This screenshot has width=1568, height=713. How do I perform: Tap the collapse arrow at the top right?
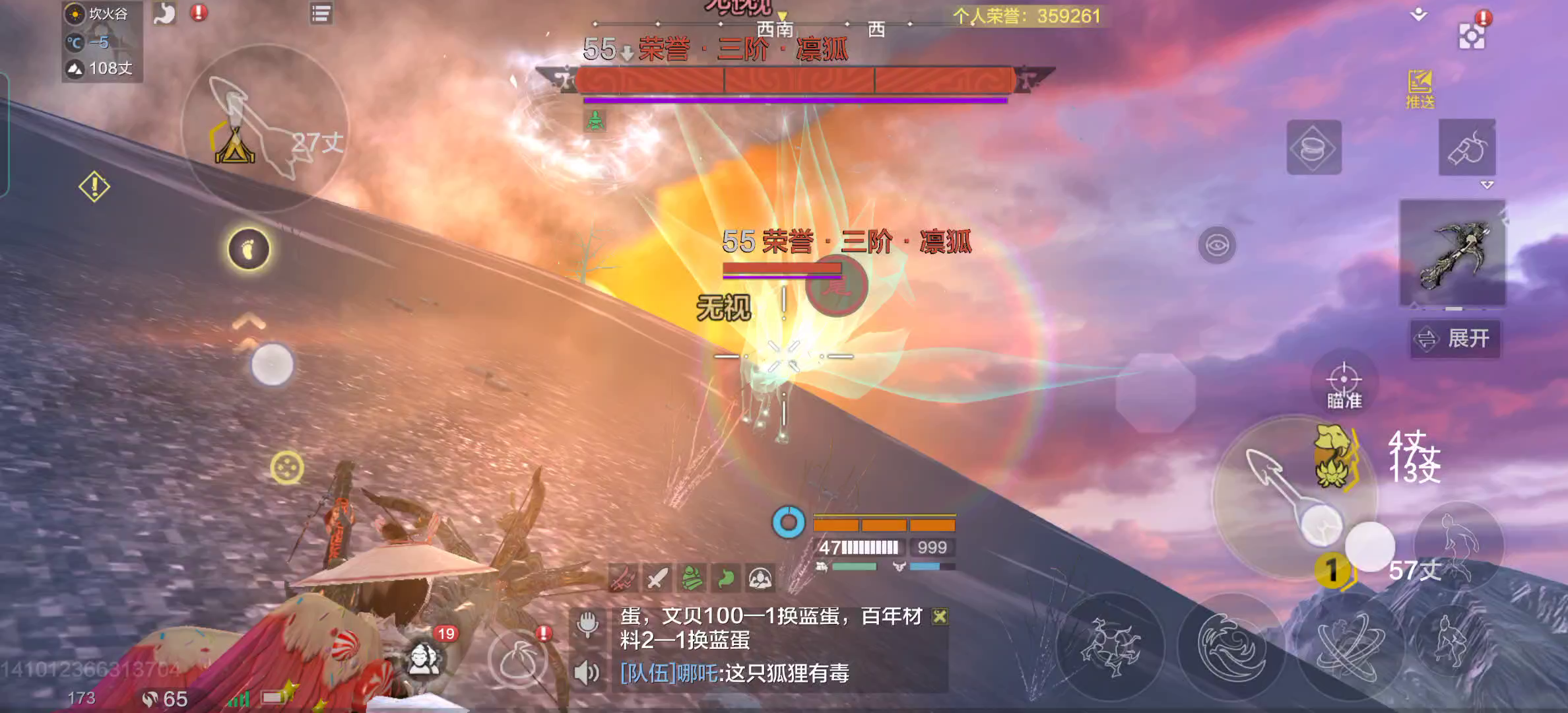(1418, 13)
